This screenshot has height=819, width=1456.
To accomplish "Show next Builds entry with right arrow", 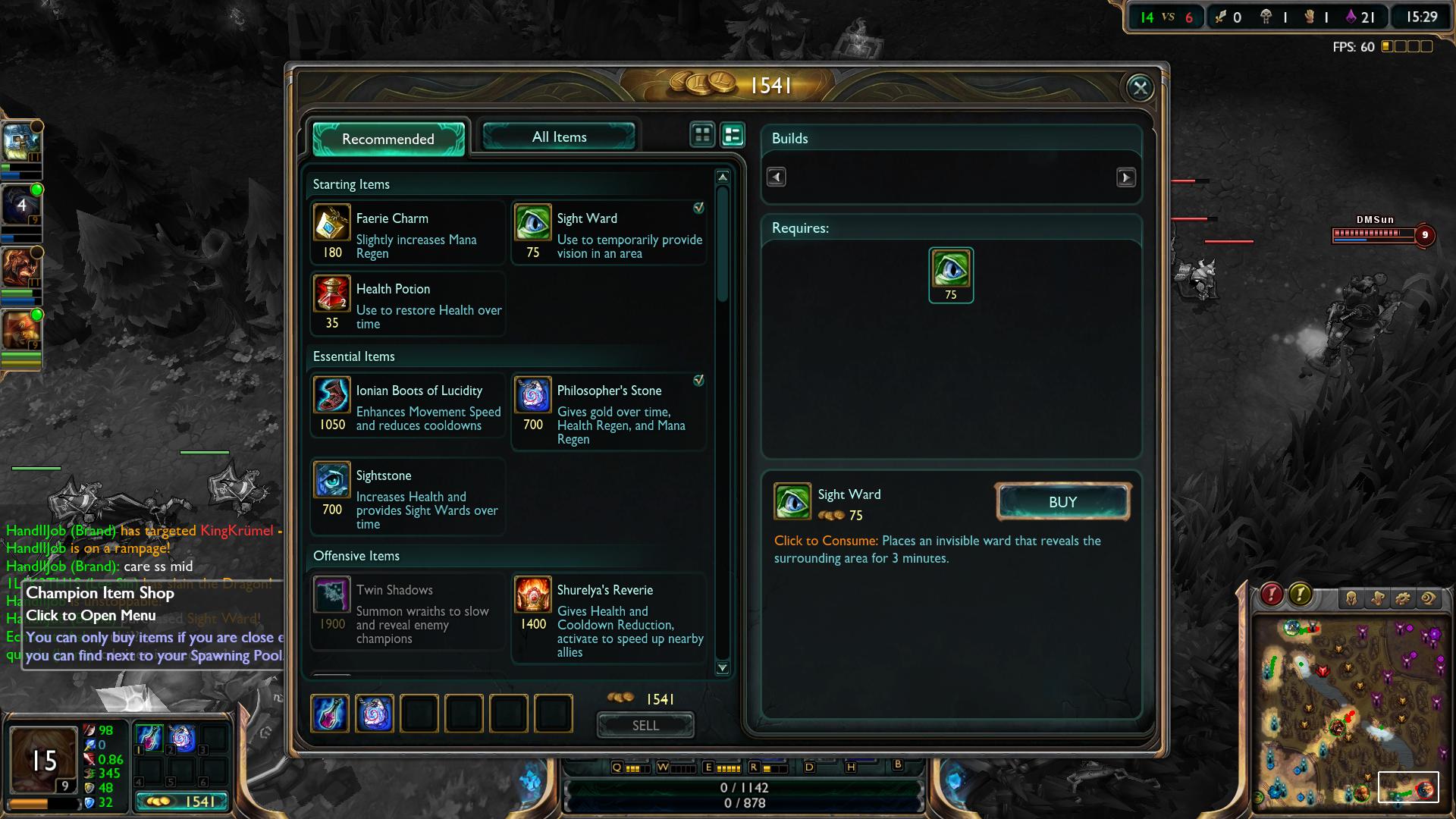I will (x=1126, y=177).
